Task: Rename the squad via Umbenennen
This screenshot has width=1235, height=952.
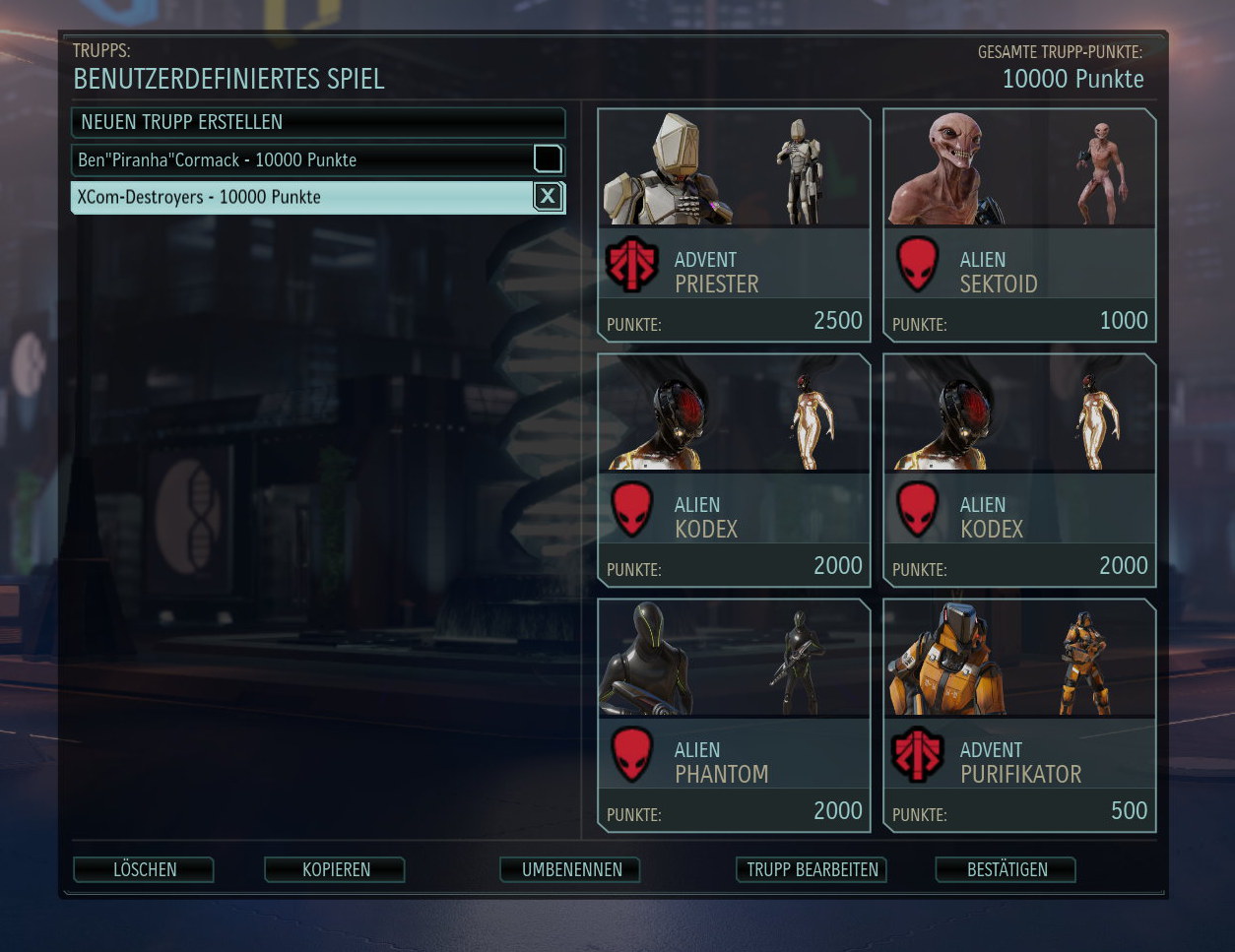Action: [x=571, y=869]
